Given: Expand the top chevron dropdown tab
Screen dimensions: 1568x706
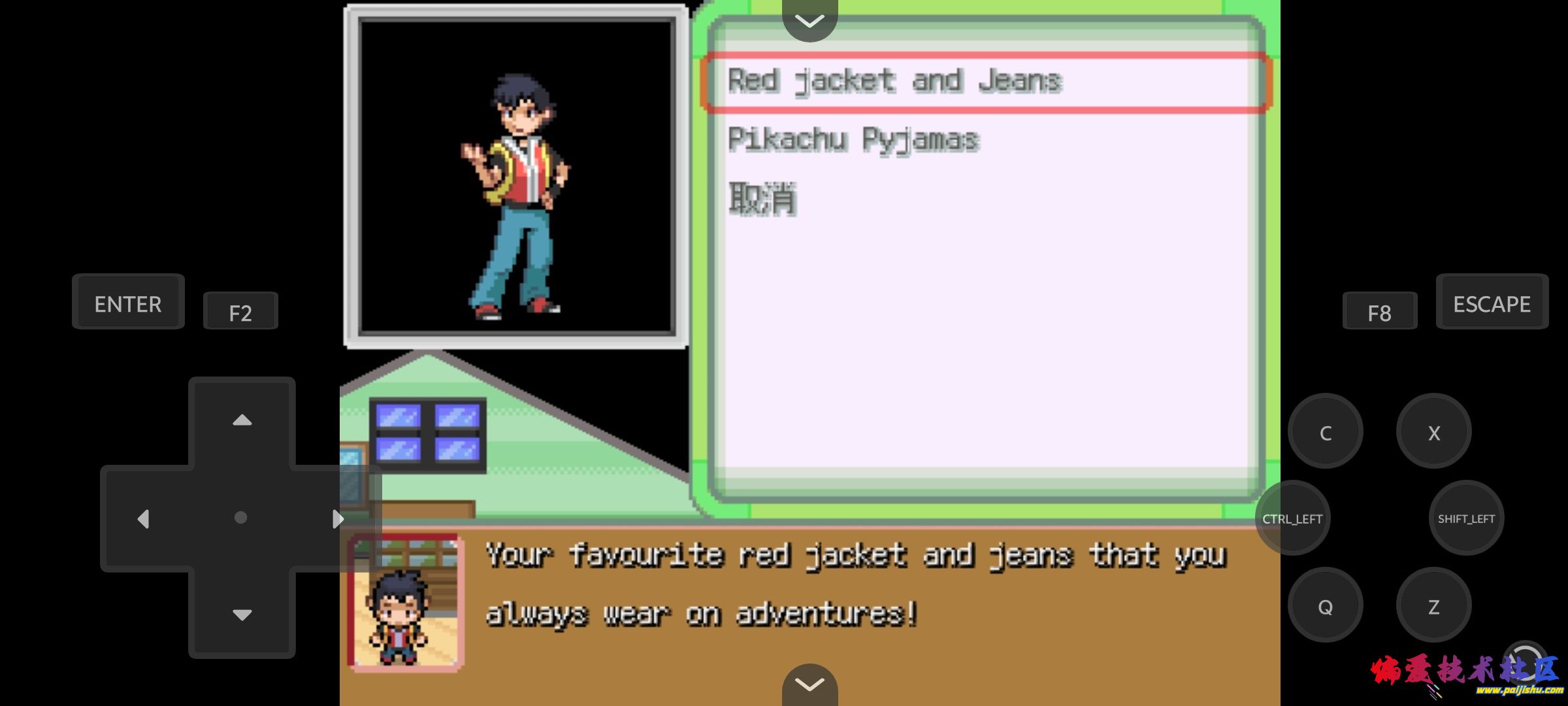Looking at the screenshot, I should (809, 21).
